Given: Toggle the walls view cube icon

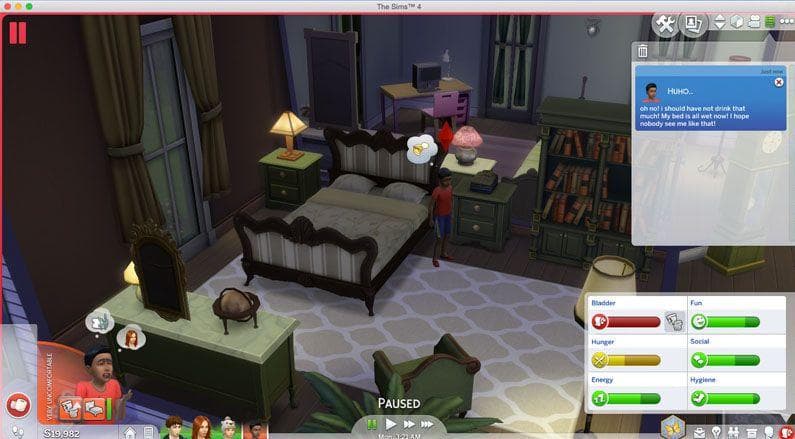Looking at the screenshot, I should tap(737, 22).
